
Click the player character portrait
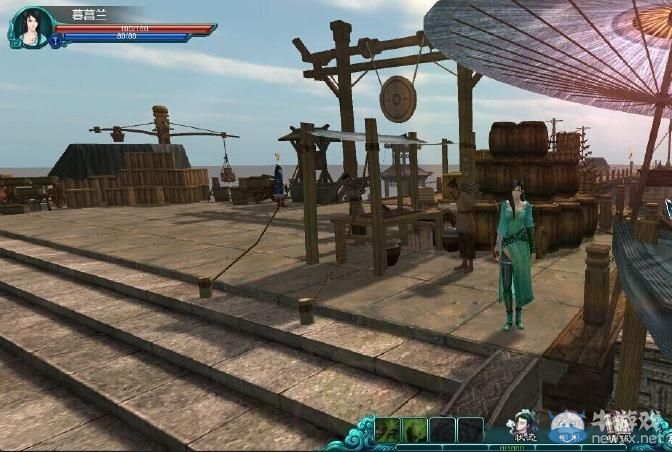(x=30, y=26)
